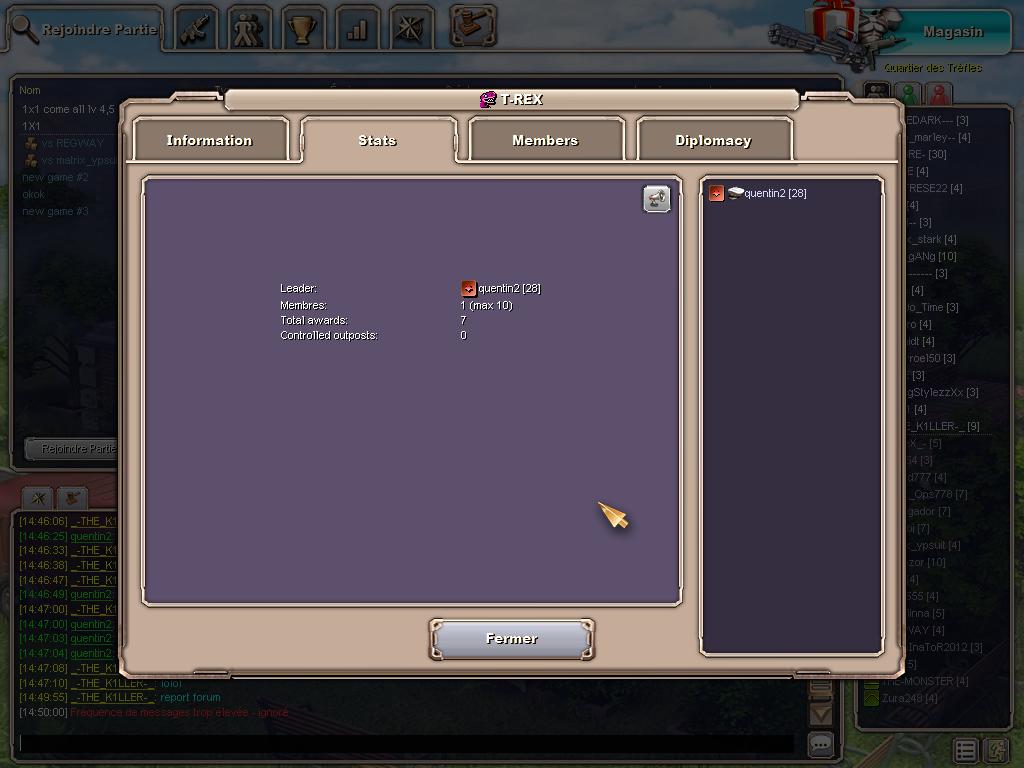Click leader name quentin2 [28]
Image resolution: width=1024 pixels, height=768 pixels.
click(508, 288)
